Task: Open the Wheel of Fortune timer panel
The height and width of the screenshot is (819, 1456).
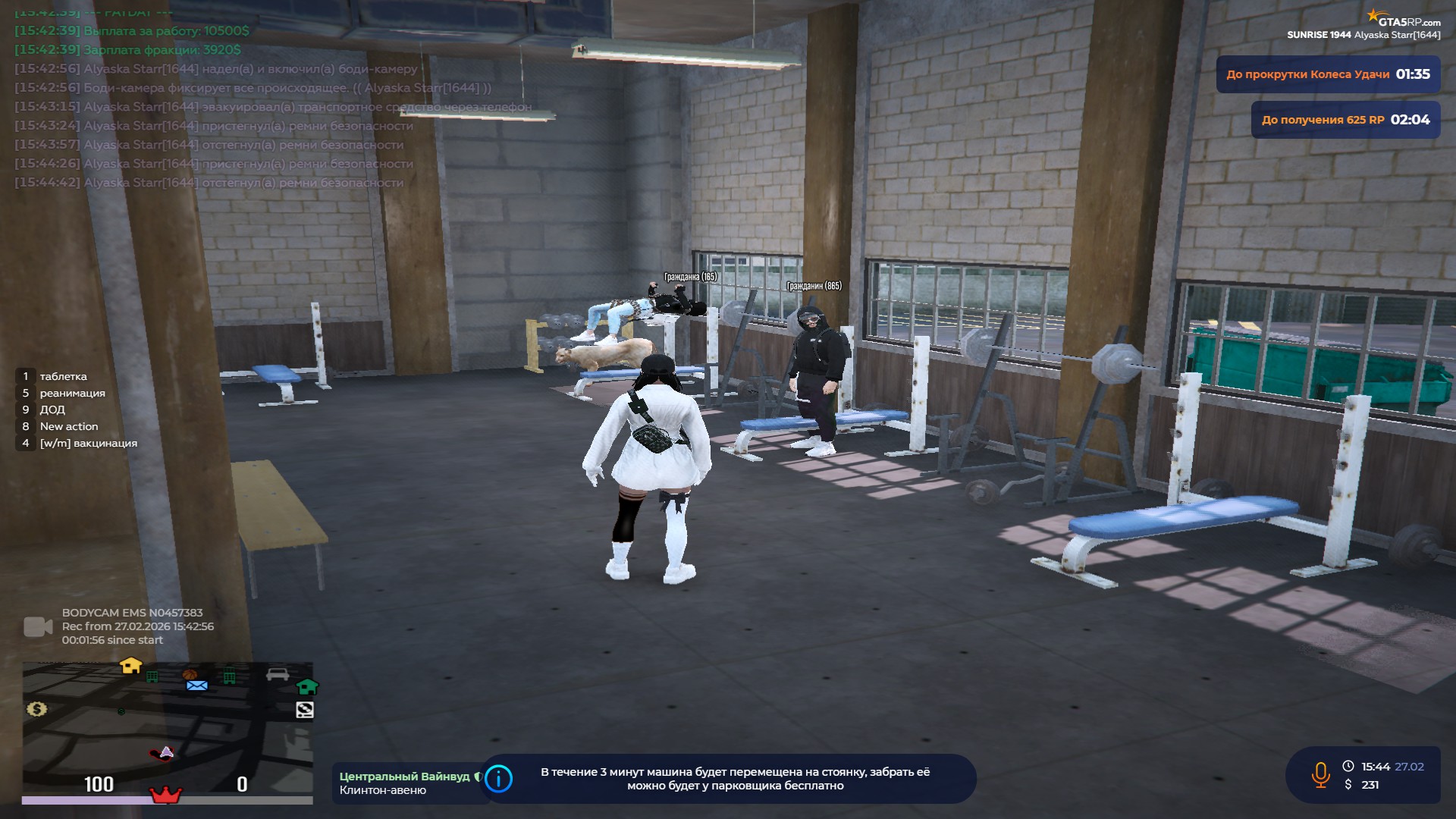Action: [x=1328, y=74]
